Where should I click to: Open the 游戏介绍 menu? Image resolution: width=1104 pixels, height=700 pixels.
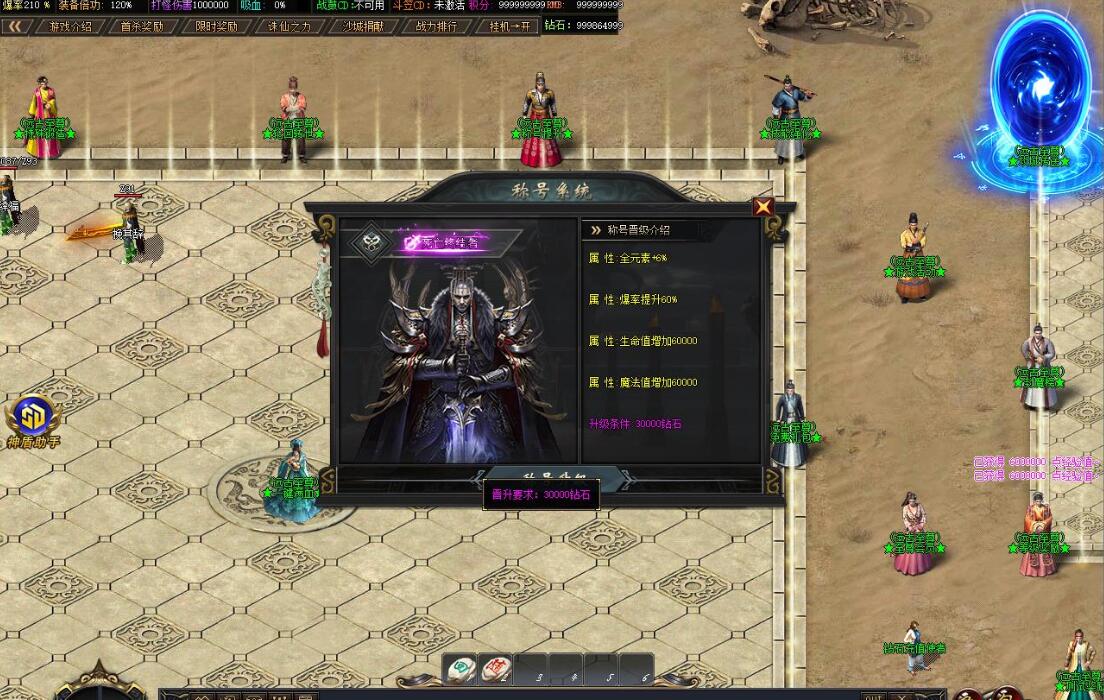pyautogui.click(x=70, y=26)
